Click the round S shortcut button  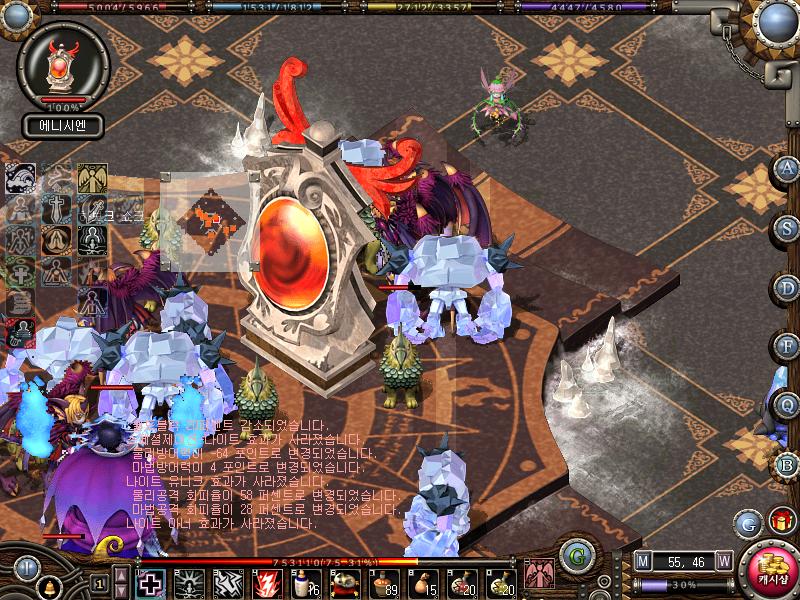coord(788,227)
